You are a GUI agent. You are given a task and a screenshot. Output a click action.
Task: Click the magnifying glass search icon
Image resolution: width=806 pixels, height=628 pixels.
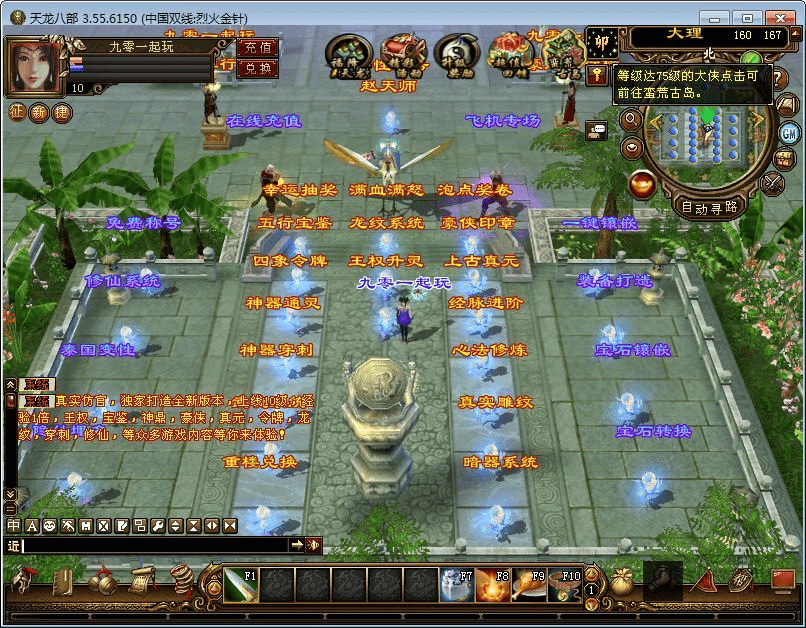point(631,119)
